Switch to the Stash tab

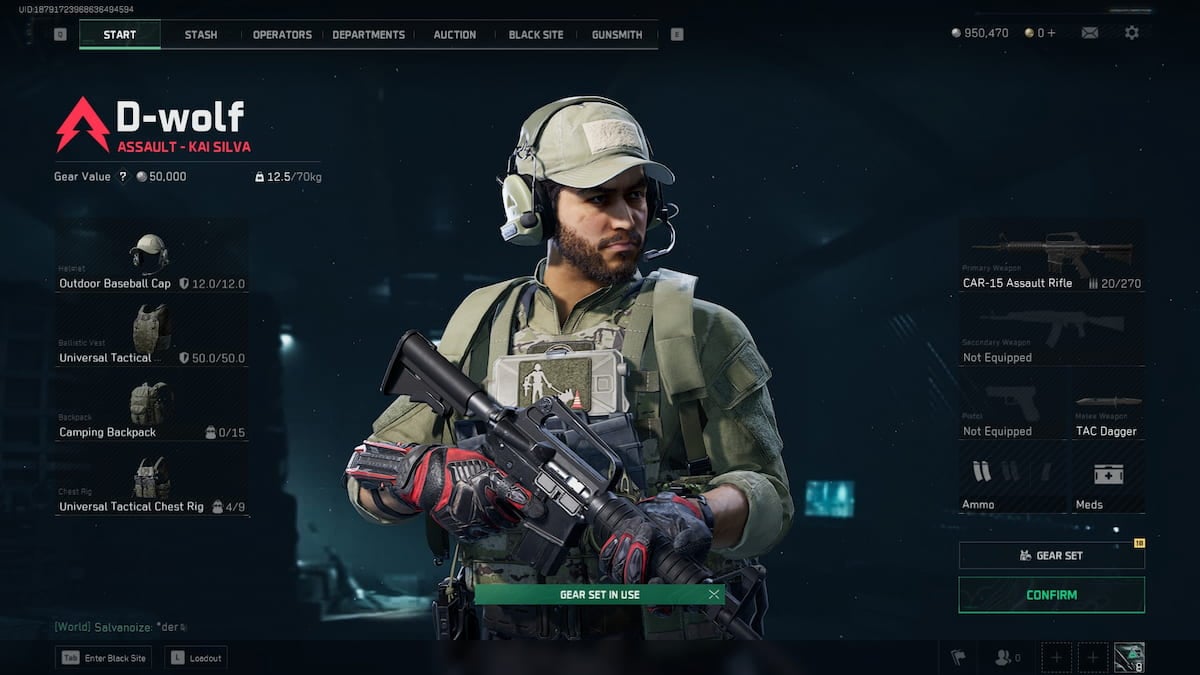coord(200,35)
